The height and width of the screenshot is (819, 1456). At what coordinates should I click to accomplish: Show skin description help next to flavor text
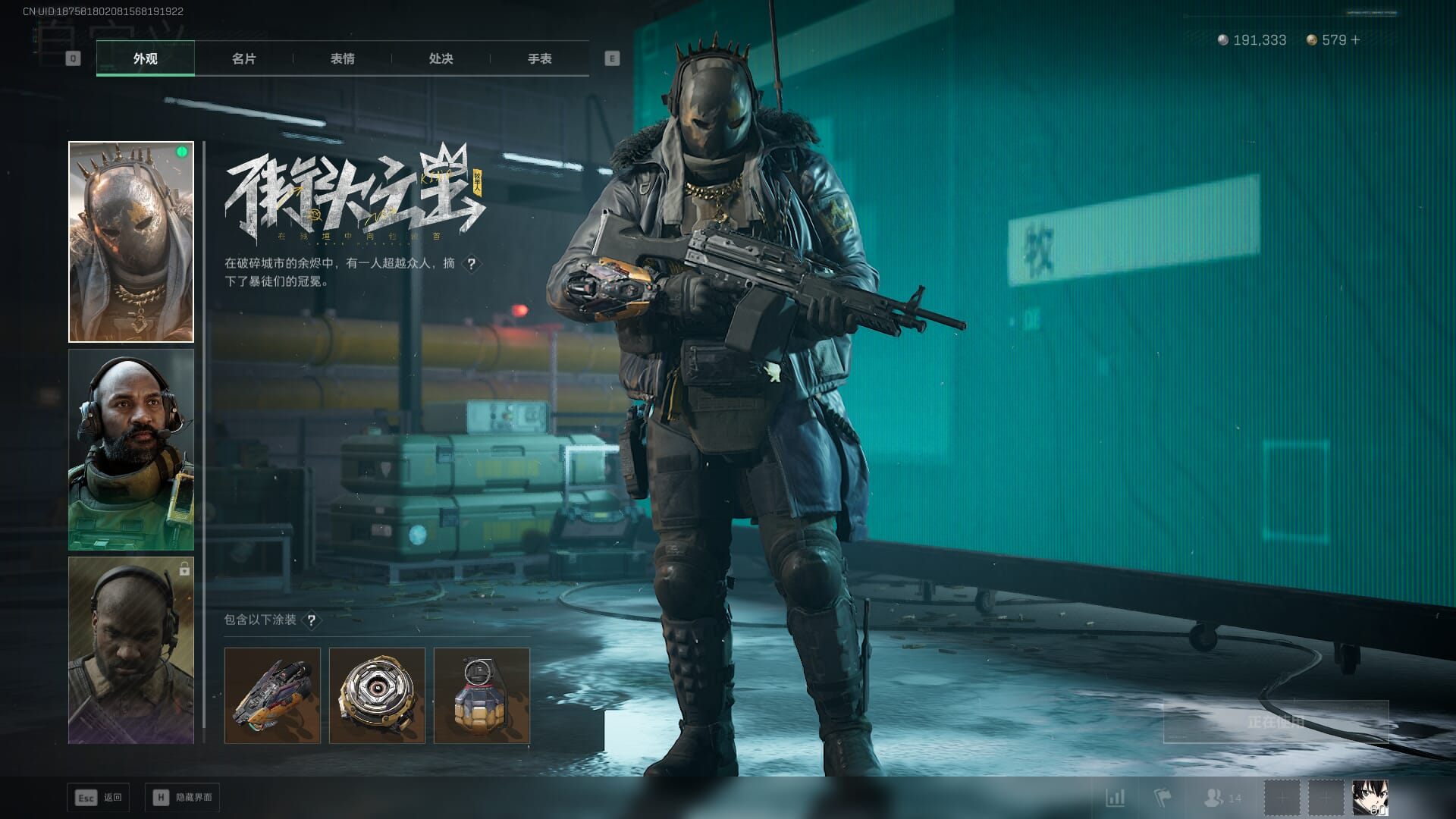coord(472,264)
